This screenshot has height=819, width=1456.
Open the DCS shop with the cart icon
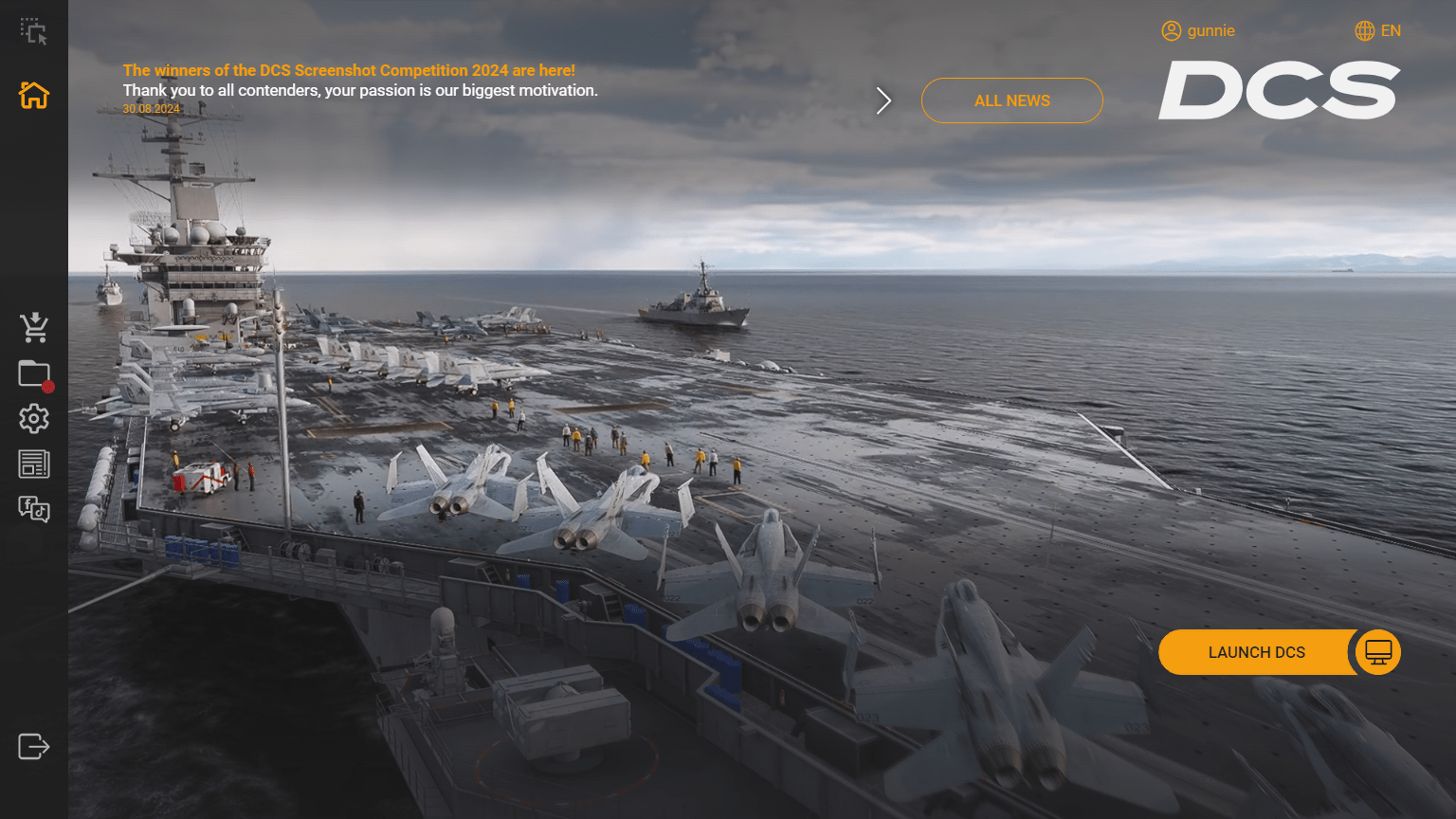click(x=34, y=327)
